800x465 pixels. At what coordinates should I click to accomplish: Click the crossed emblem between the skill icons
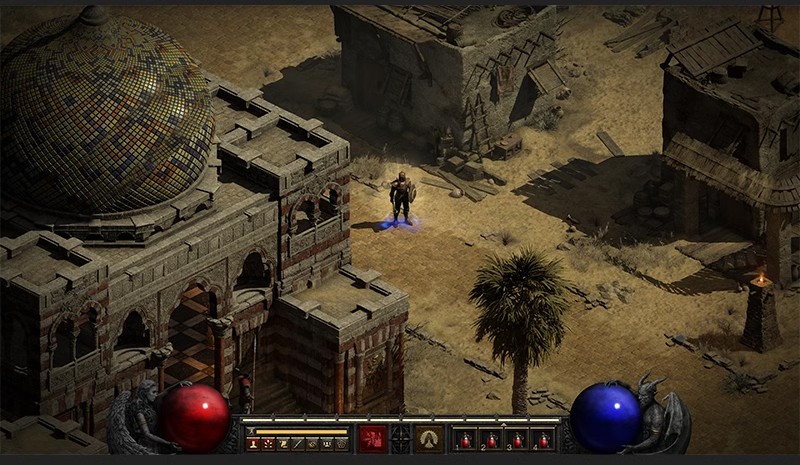(401, 438)
